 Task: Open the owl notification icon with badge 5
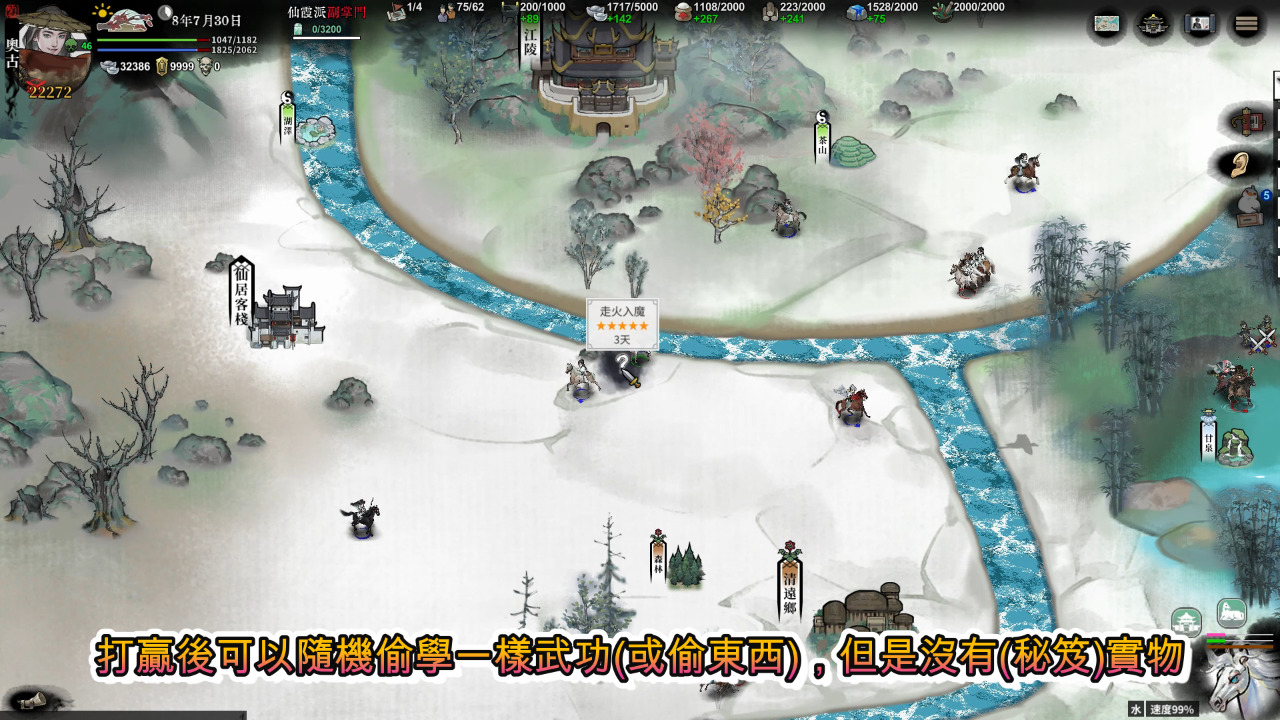[x=1248, y=205]
